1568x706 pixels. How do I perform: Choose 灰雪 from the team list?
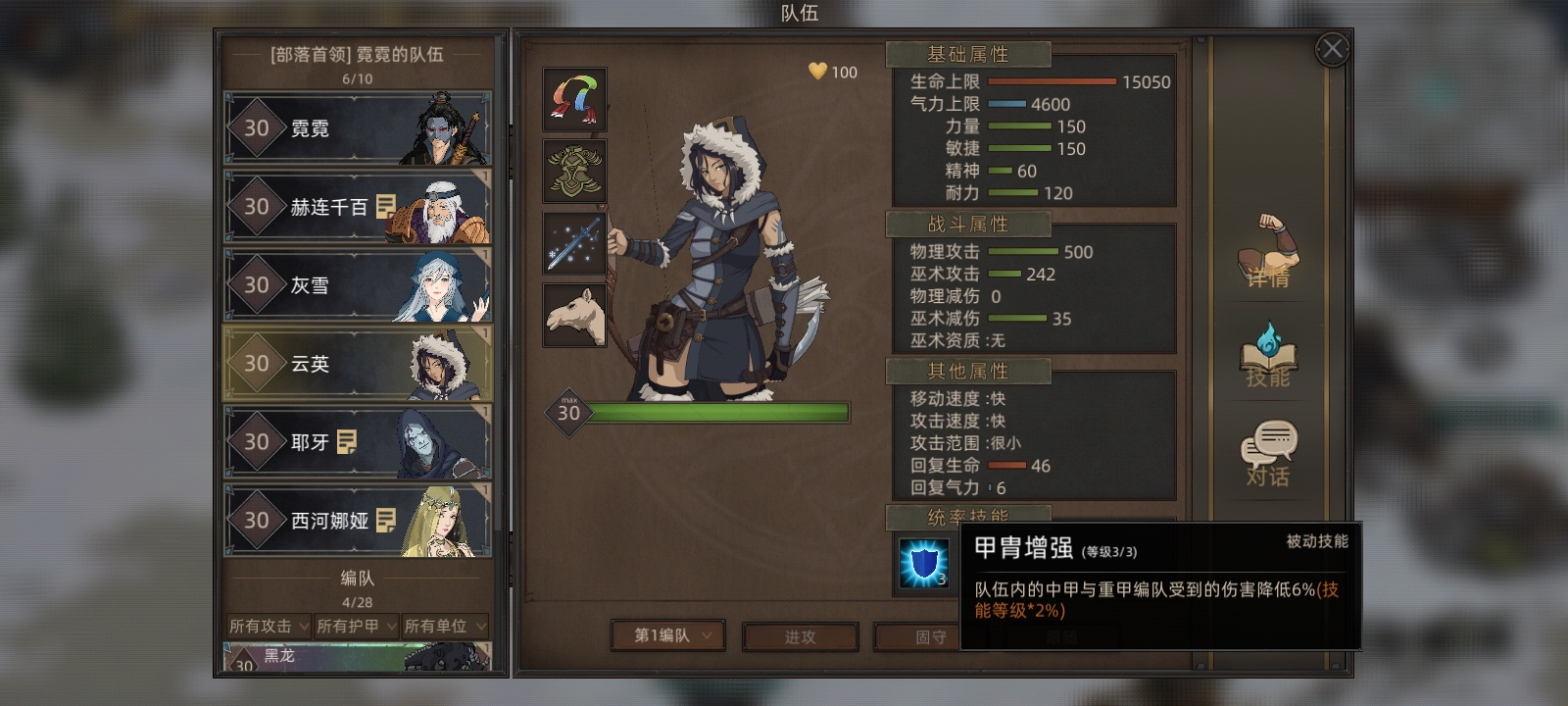pyautogui.click(x=358, y=285)
